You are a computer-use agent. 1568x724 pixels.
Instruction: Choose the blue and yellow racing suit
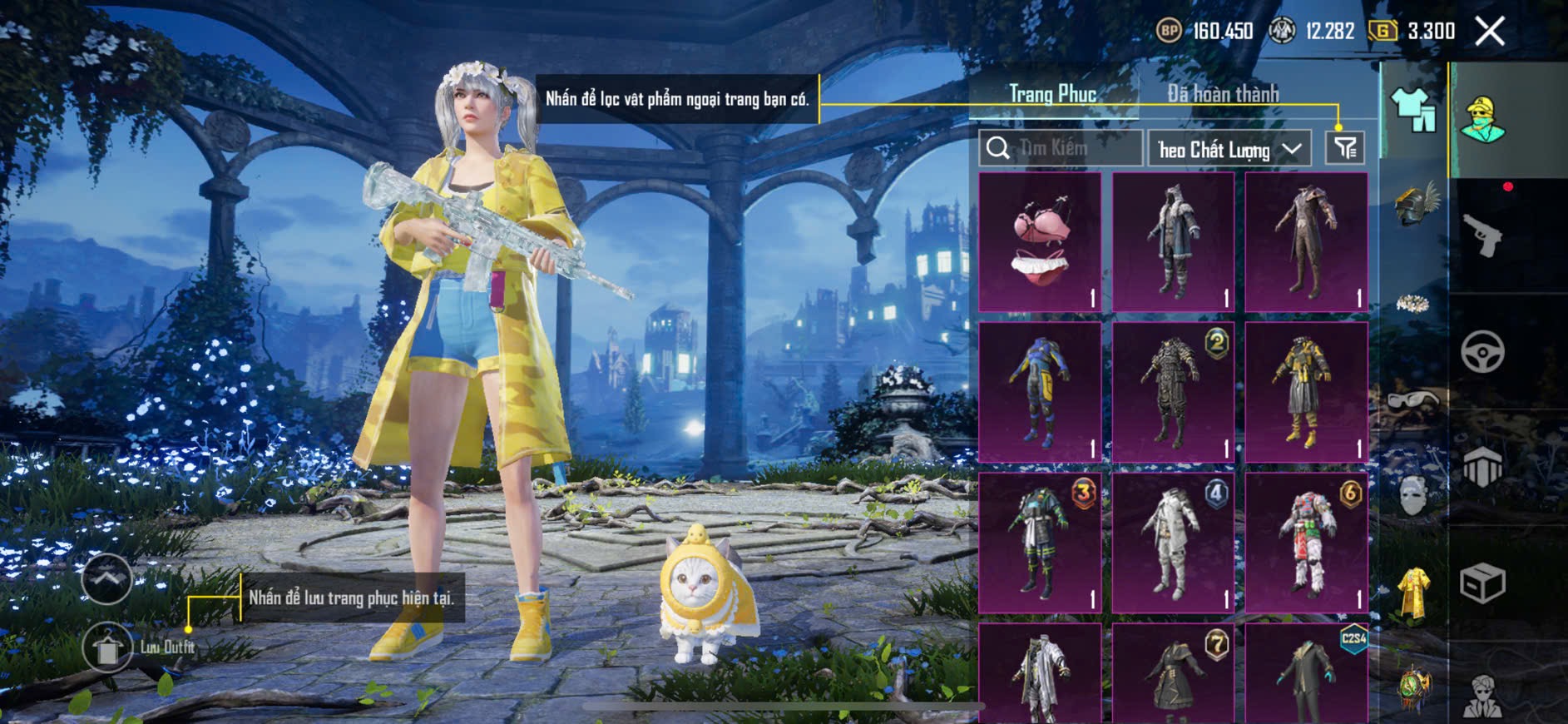point(1040,393)
